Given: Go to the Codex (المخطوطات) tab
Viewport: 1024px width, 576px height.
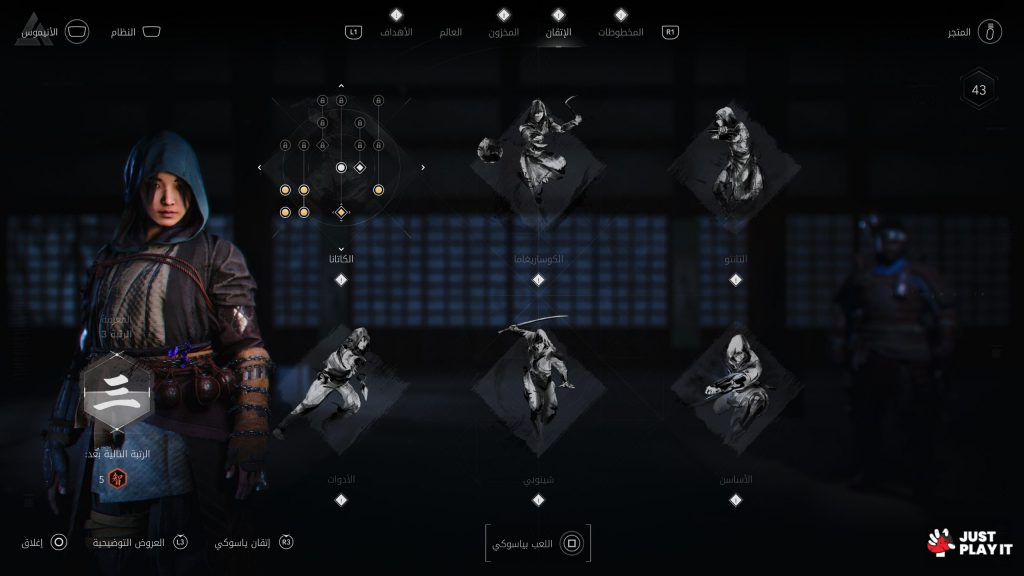Looking at the screenshot, I should point(620,33).
